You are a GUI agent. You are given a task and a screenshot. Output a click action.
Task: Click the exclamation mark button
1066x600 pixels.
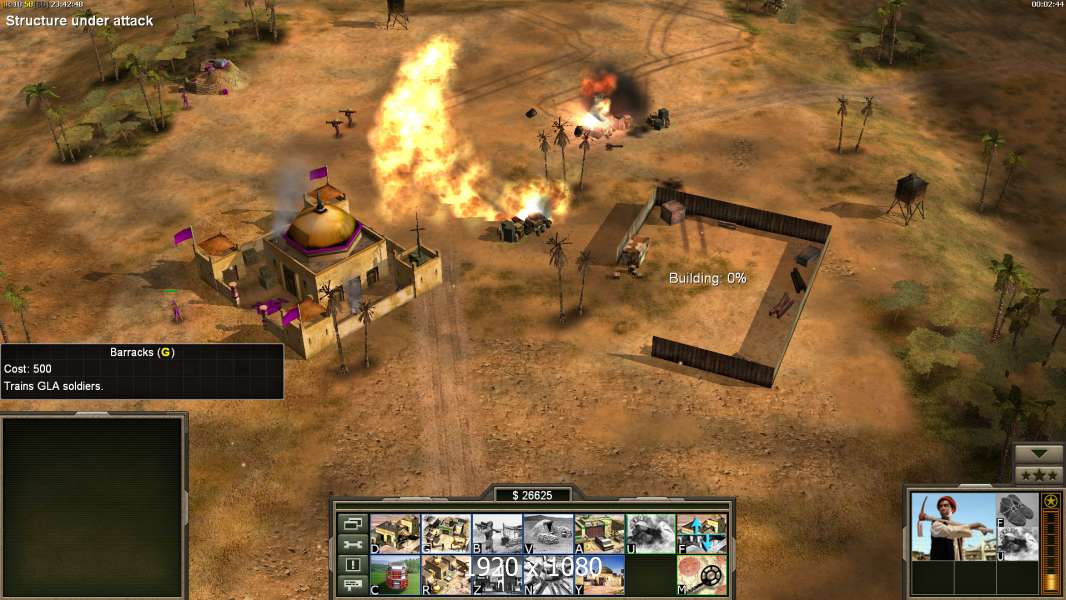(352, 565)
